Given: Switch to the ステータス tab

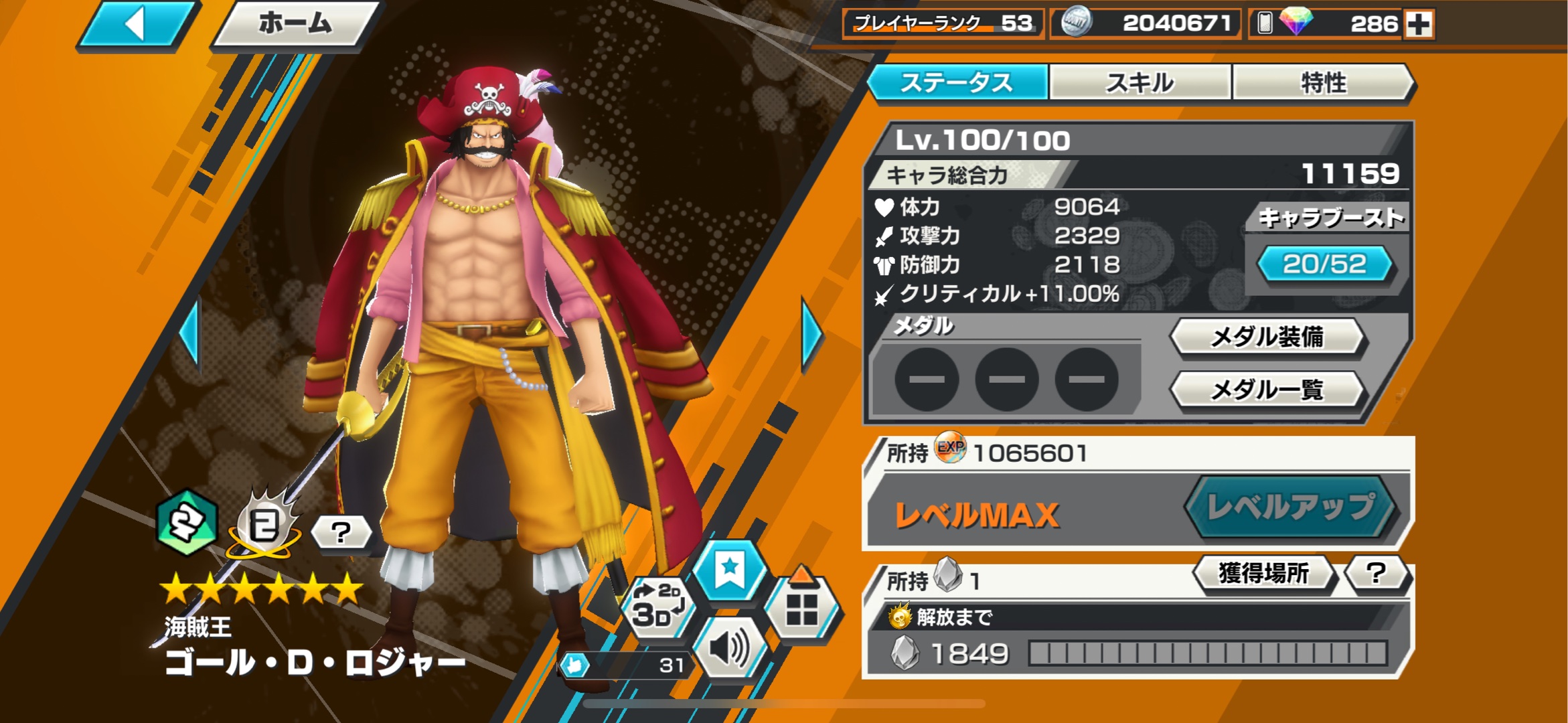Looking at the screenshot, I should 957,83.
